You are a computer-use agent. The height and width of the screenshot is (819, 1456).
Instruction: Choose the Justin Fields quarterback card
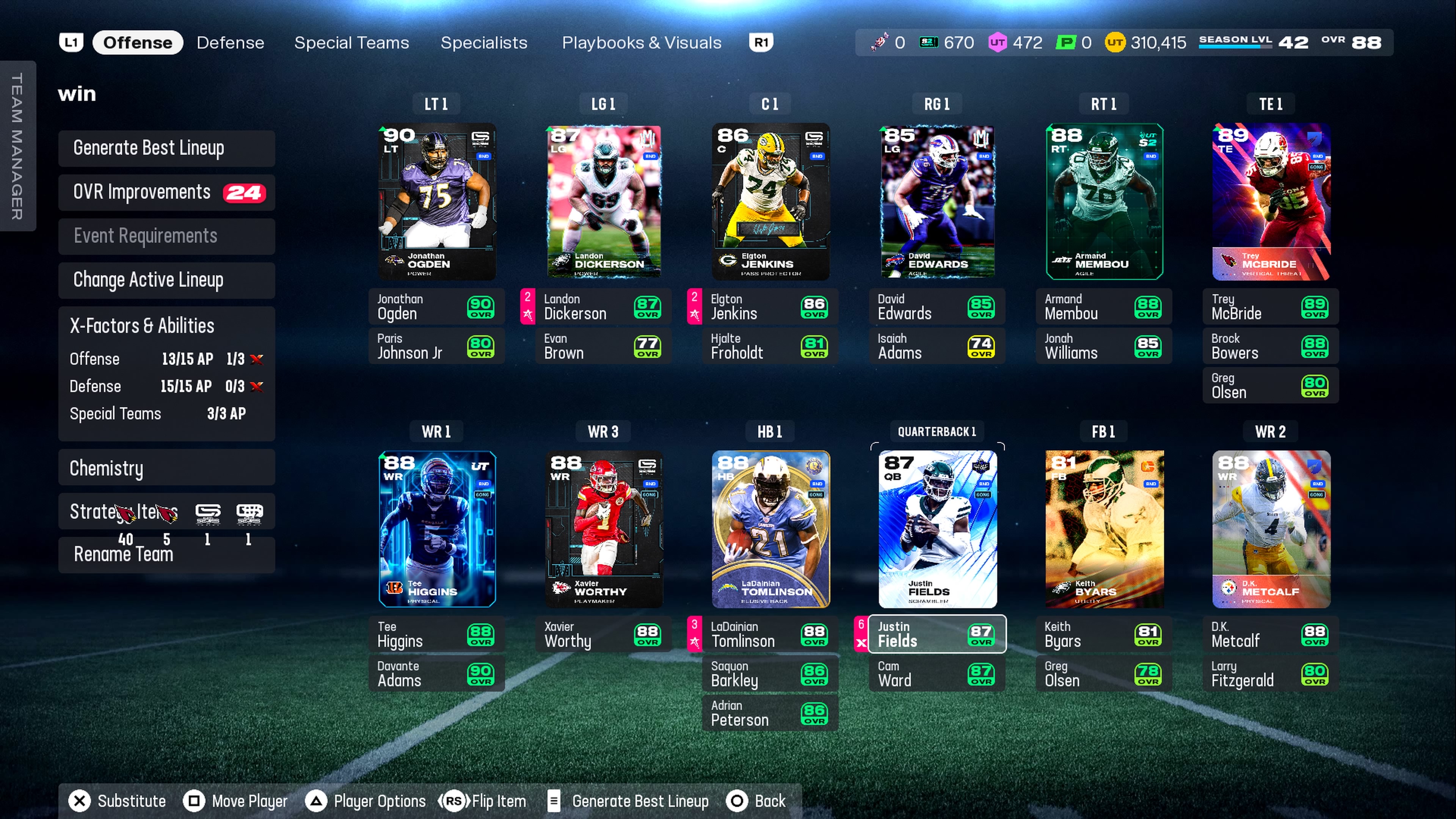click(x=937, y=529)
